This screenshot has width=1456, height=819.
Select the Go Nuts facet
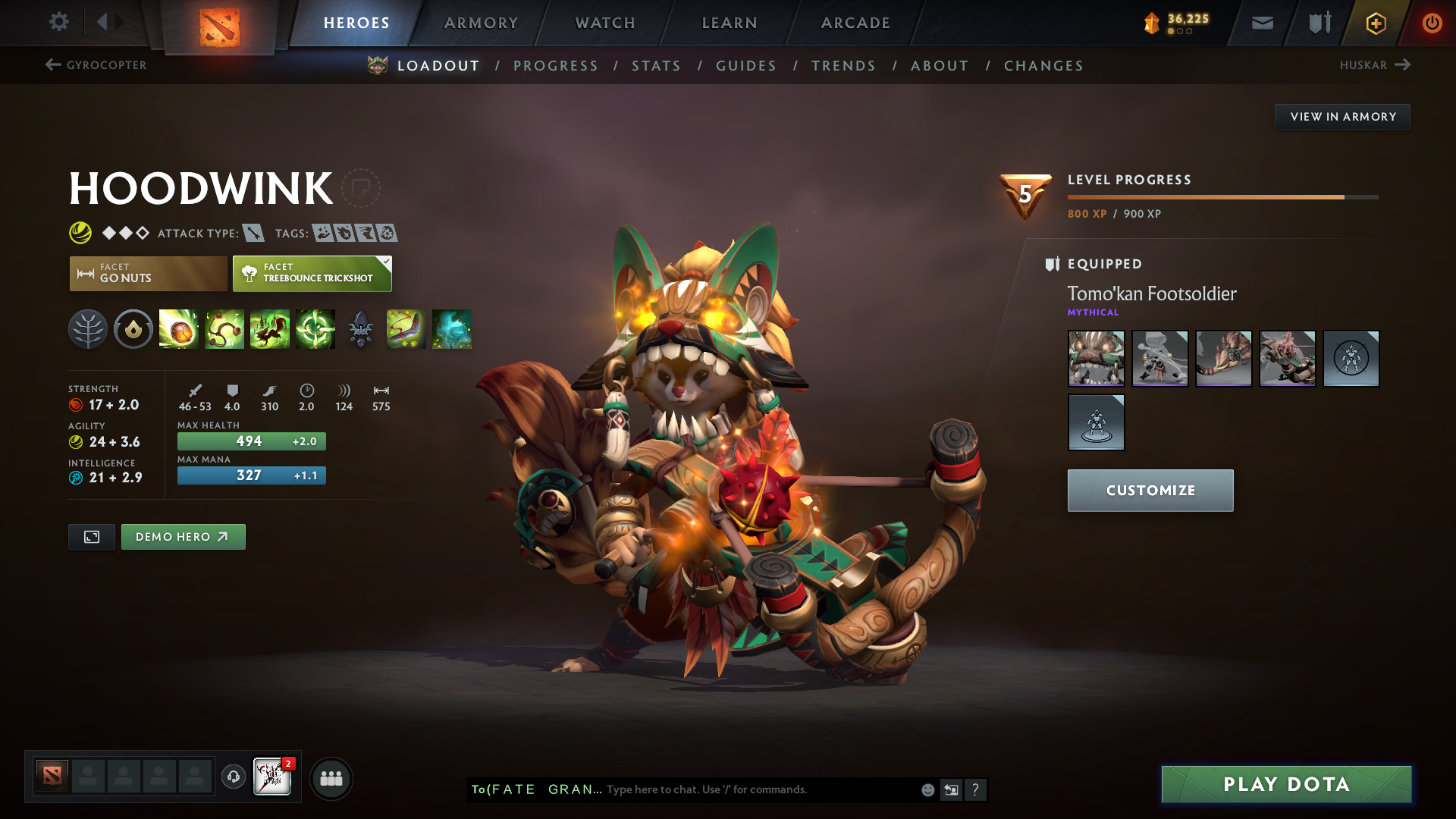click(x=147, y=273)
